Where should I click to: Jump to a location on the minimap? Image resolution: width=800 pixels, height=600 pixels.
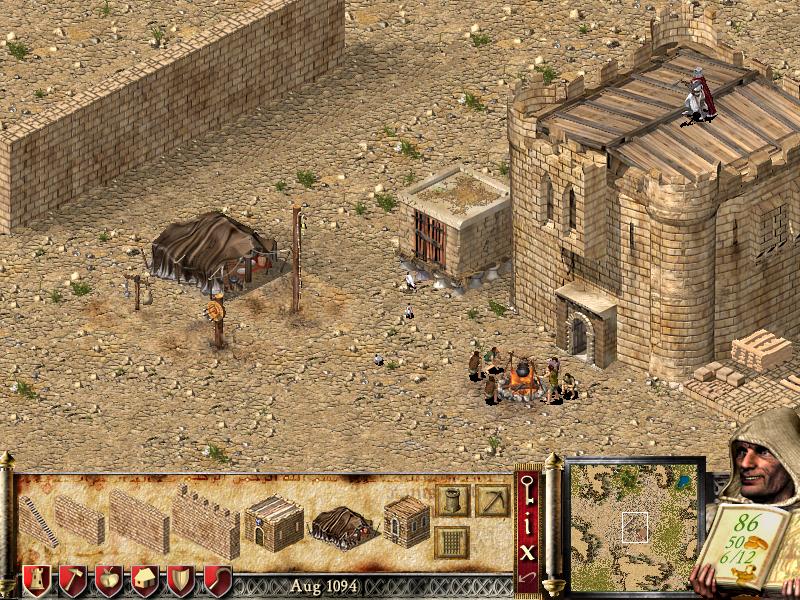coord(635,525)
